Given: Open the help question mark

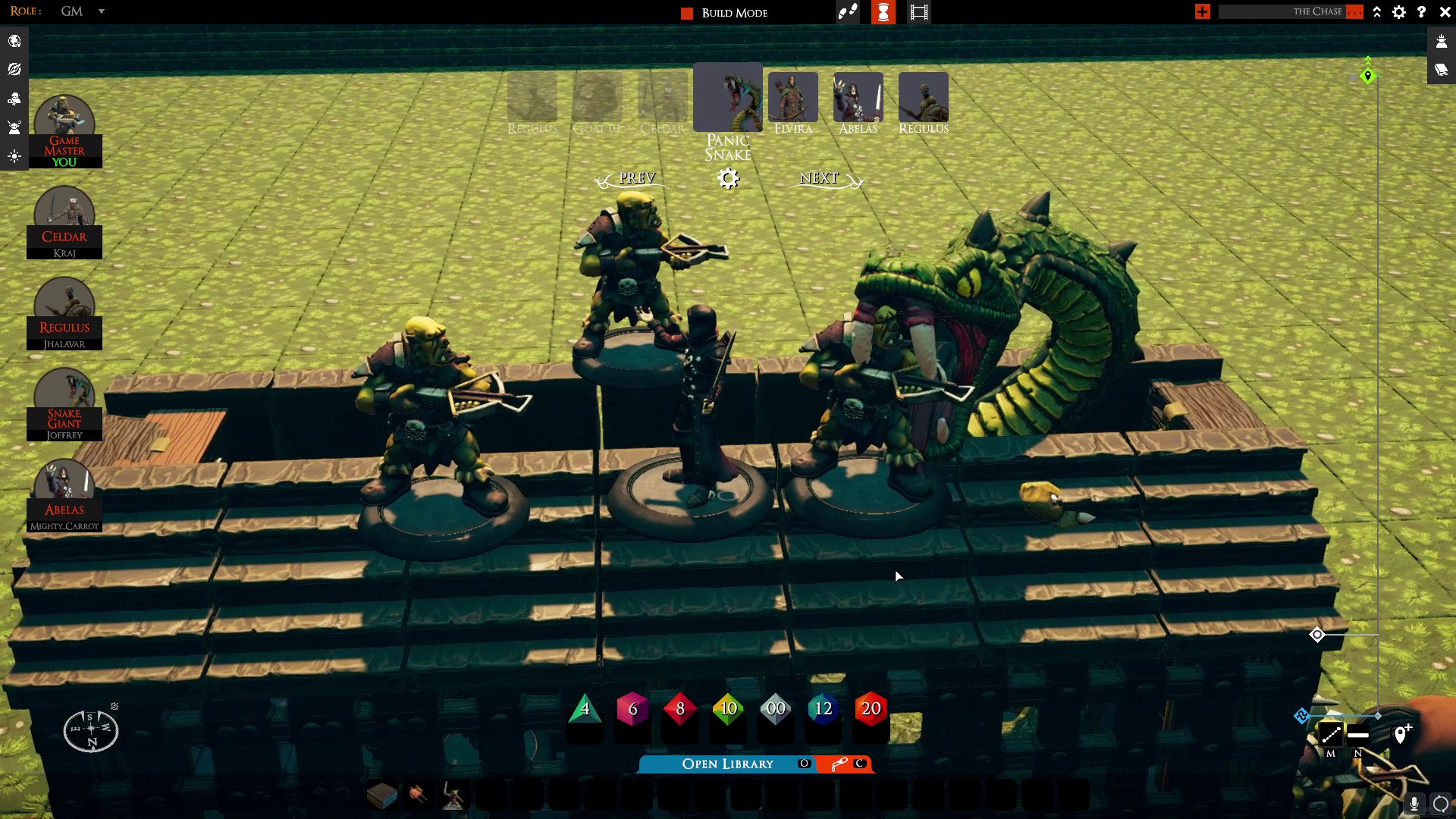Looking at the screenshot, I should coord(1422,12).
